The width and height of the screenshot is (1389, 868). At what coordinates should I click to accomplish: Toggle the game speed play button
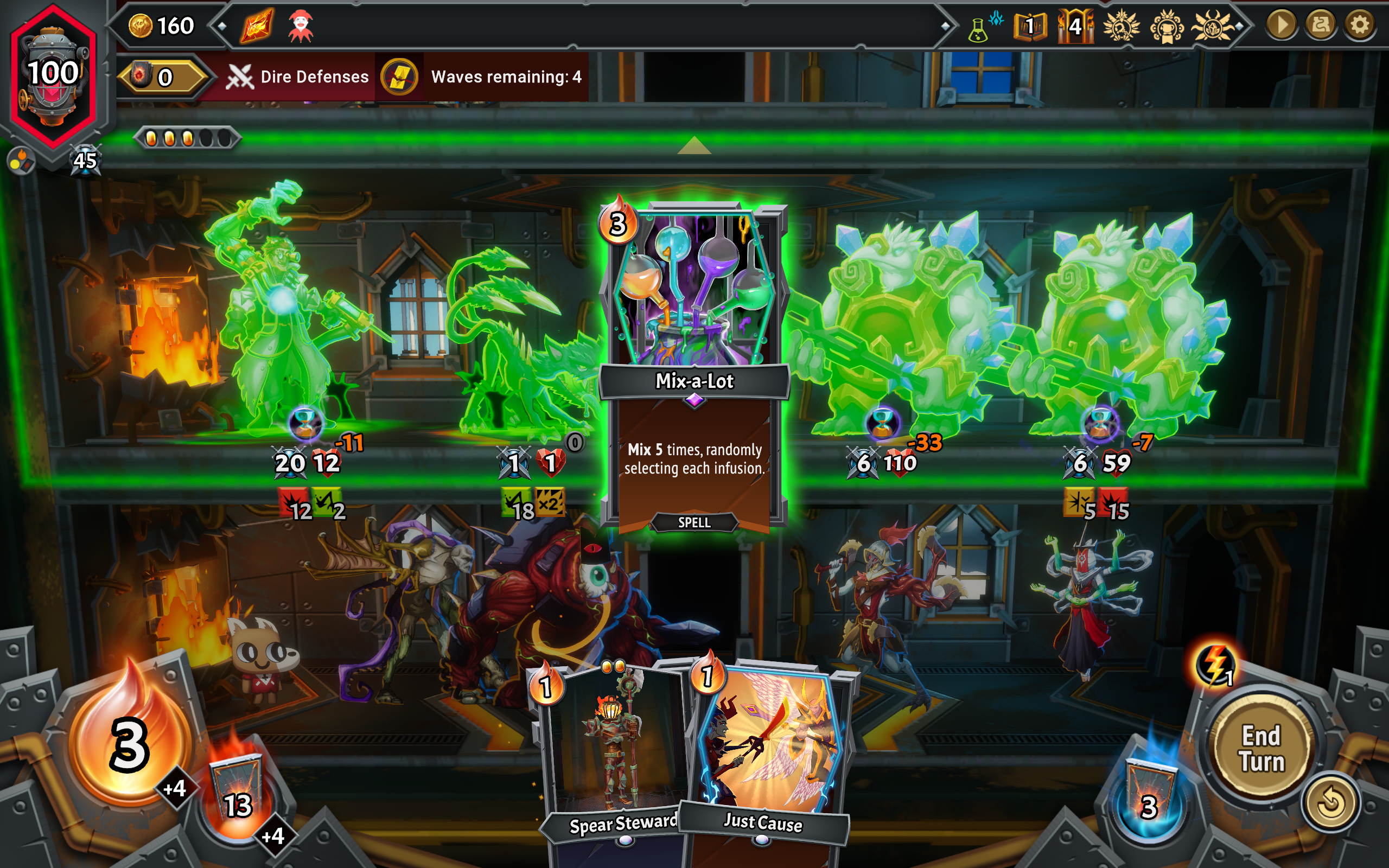click(1281, 25)
